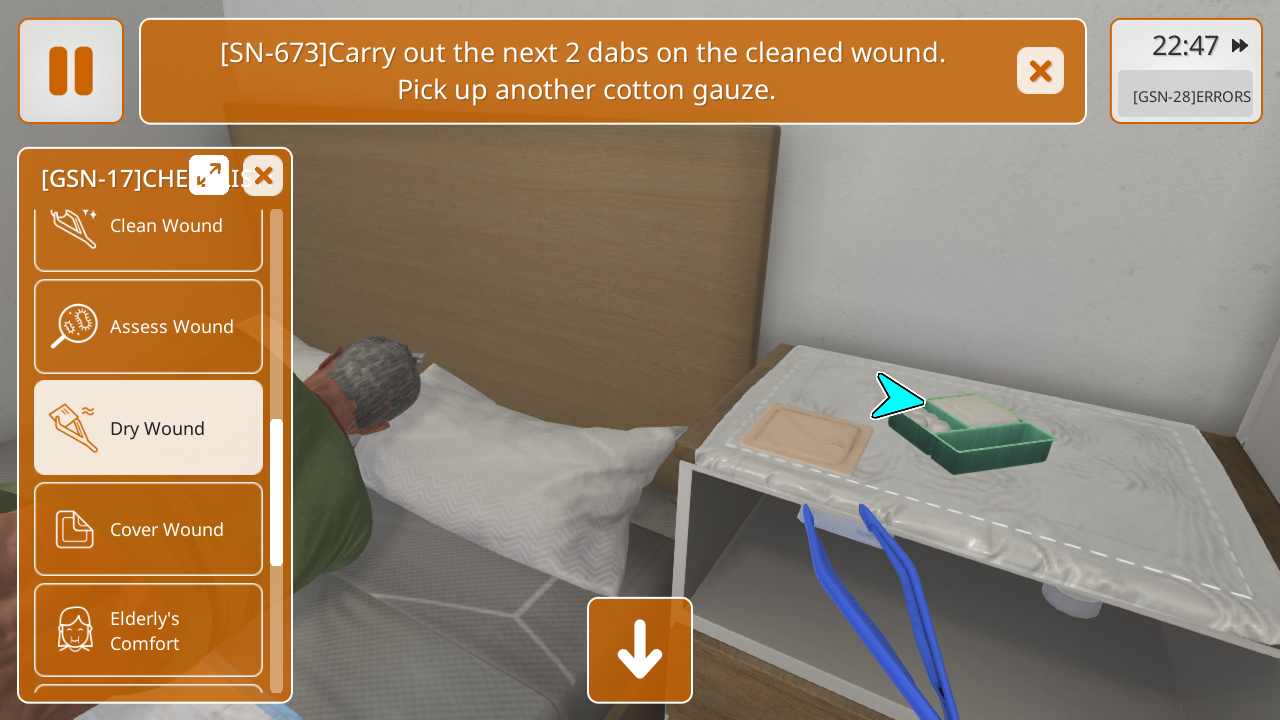Fast-forward the timer
Screen dimensions: 1280x720
pyautogui.click(x=1240, y=46)
